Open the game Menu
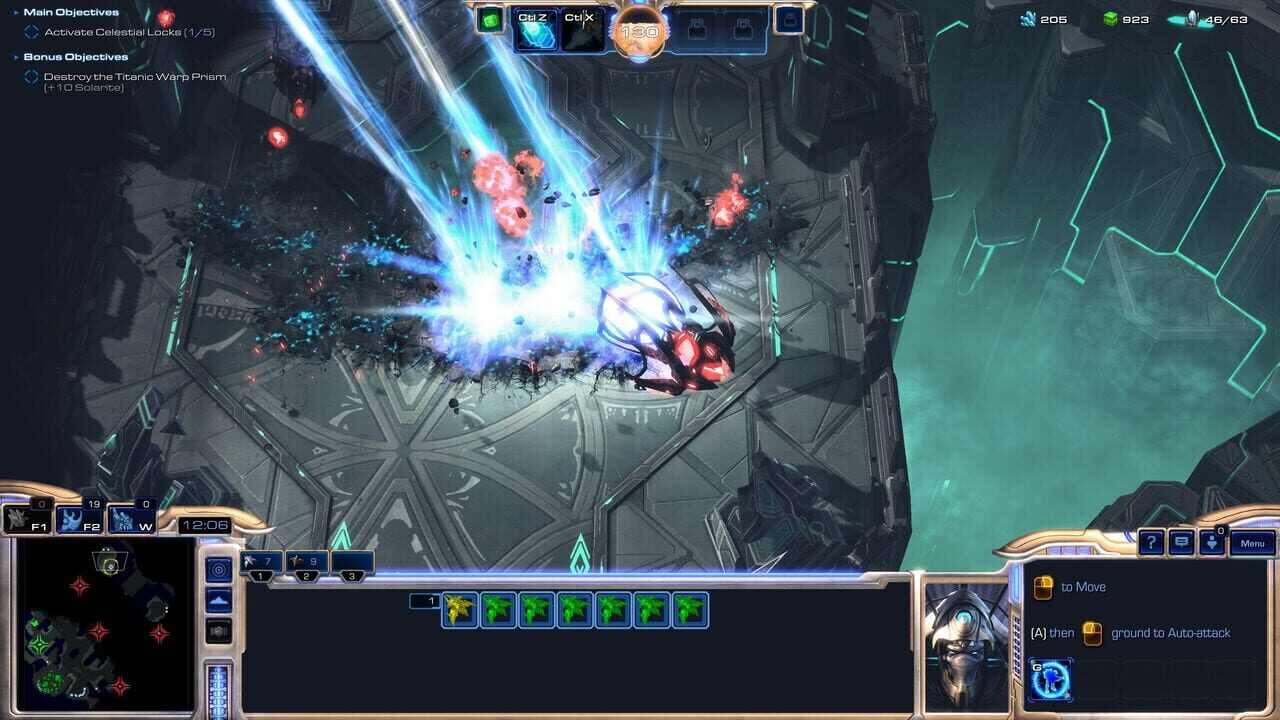The height and width of the screenshot is (720, 1280). coord(1252,540)
